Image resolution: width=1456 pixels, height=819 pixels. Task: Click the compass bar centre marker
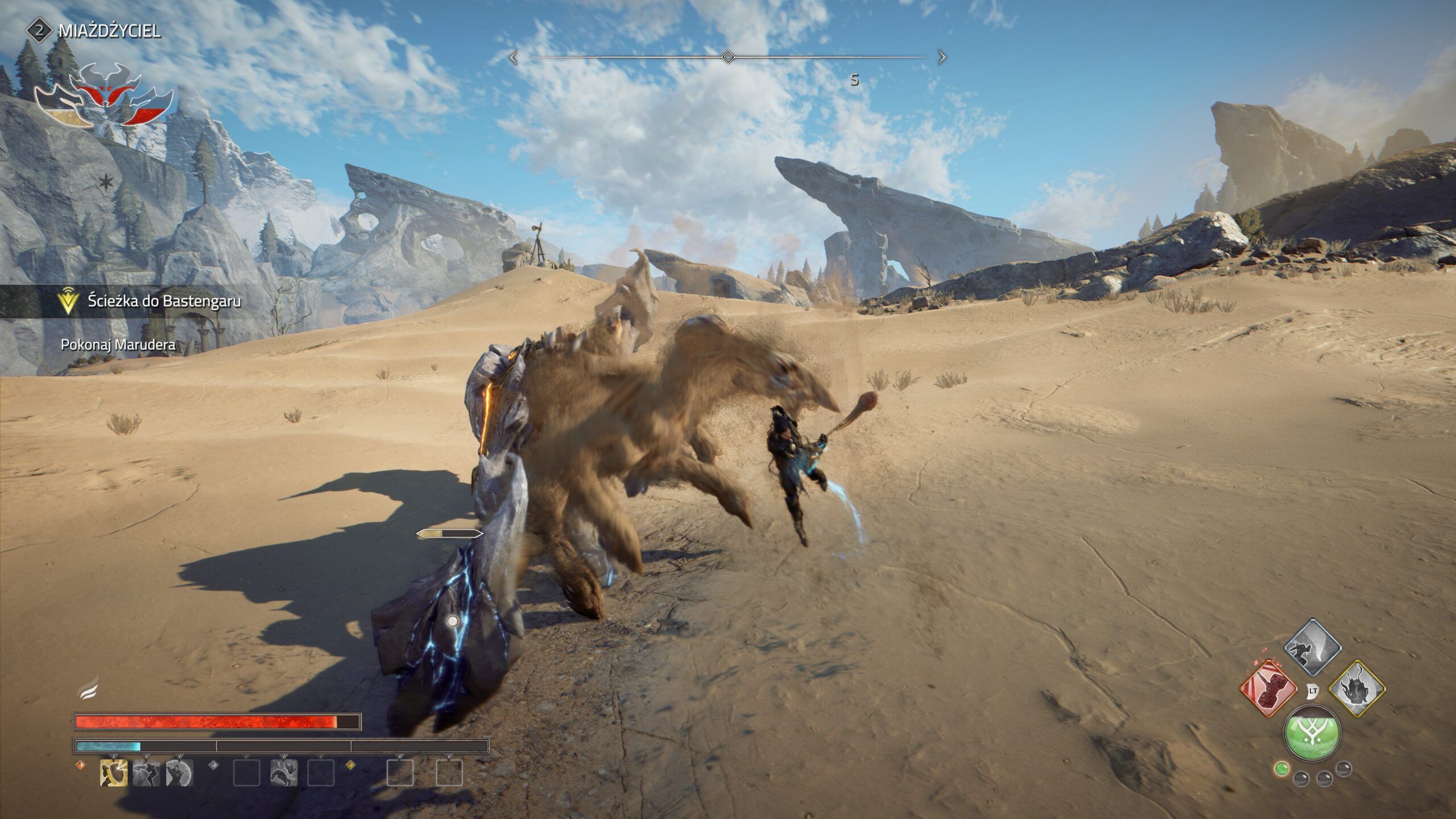point(727,57)
